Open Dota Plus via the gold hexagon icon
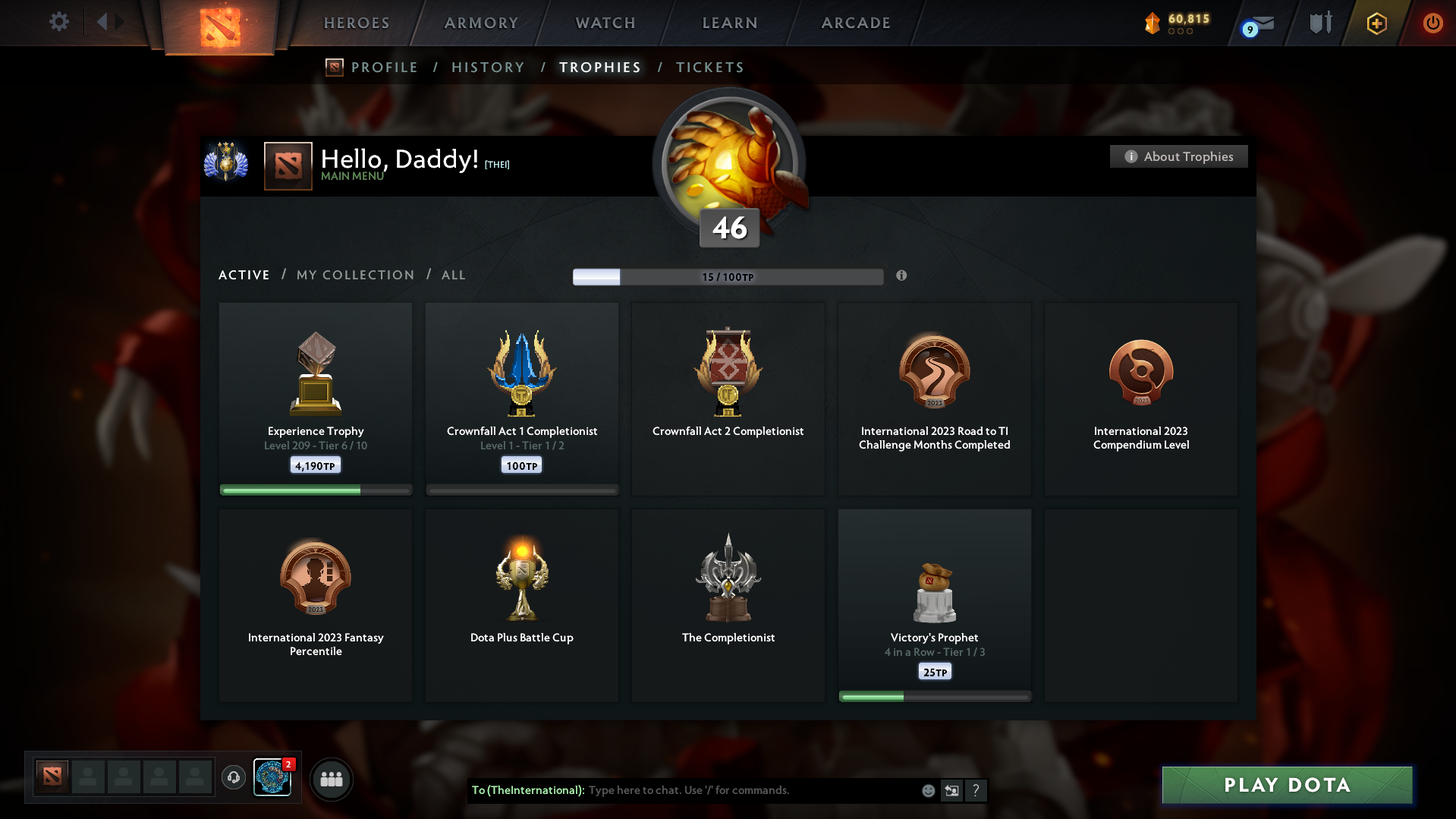This screenshot has width=1456, height=819. pos(1376,23)
